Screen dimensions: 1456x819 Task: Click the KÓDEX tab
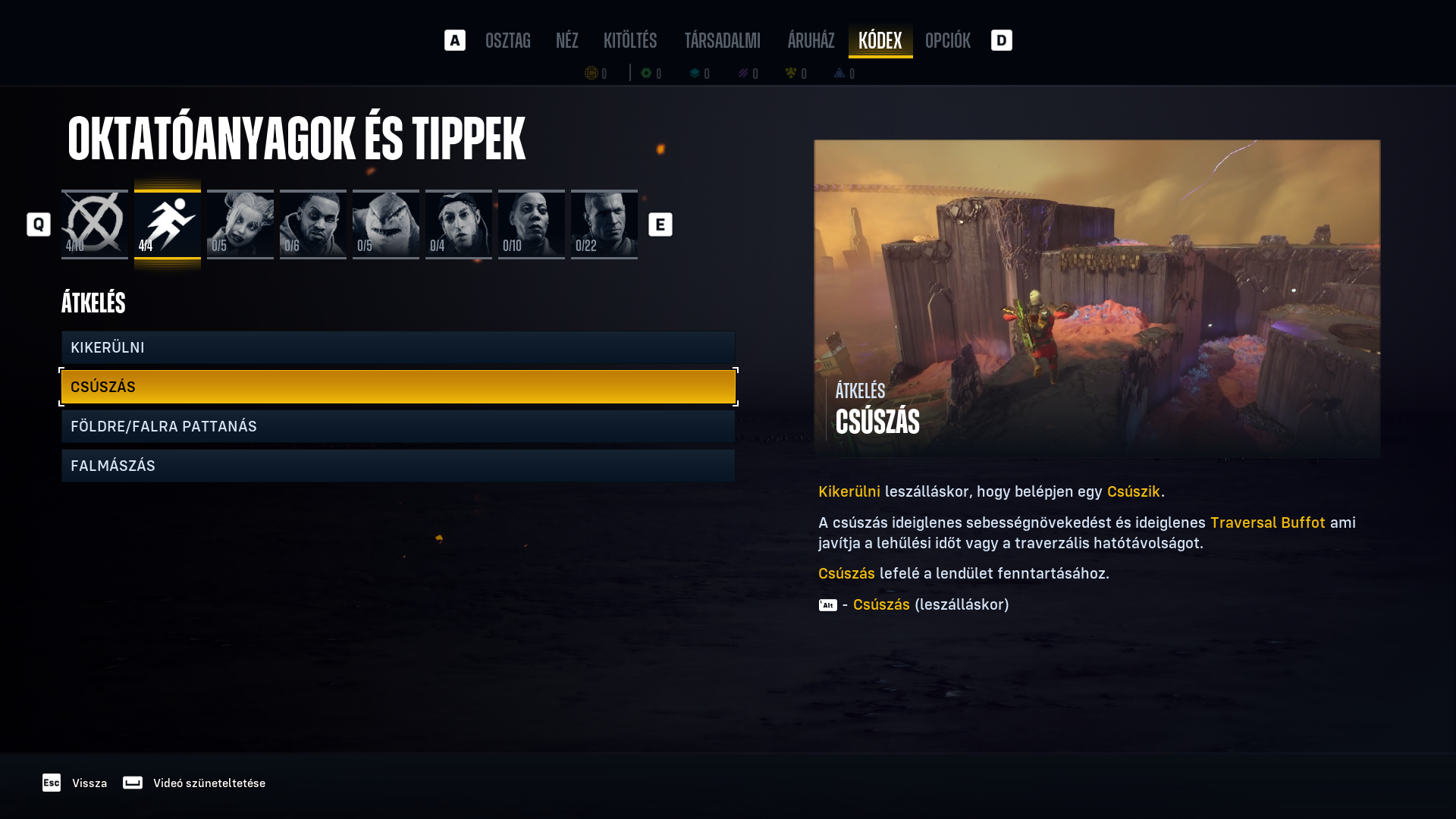click(880, 40)
